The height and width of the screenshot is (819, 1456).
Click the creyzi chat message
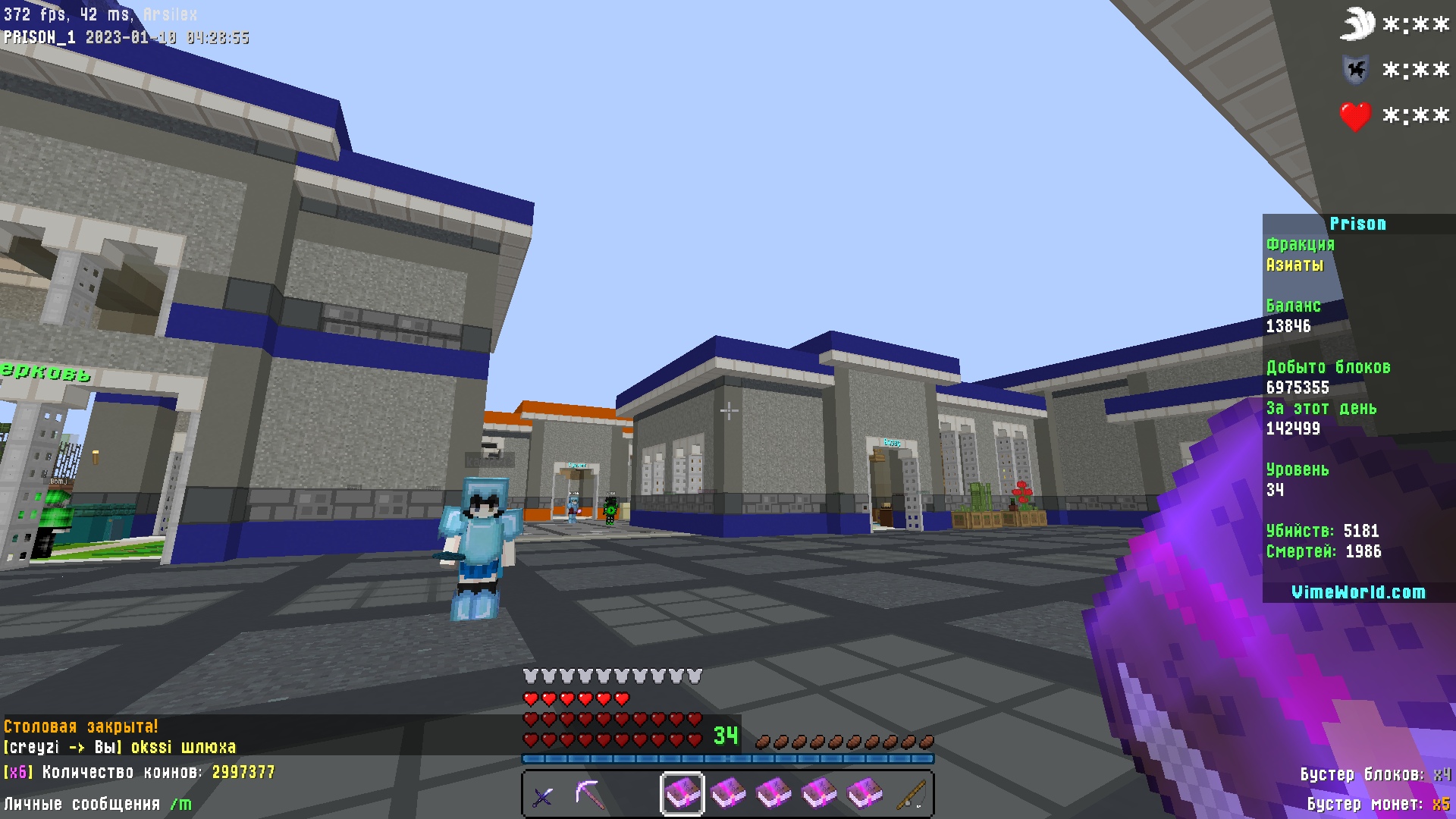click(x=118, y=746)
